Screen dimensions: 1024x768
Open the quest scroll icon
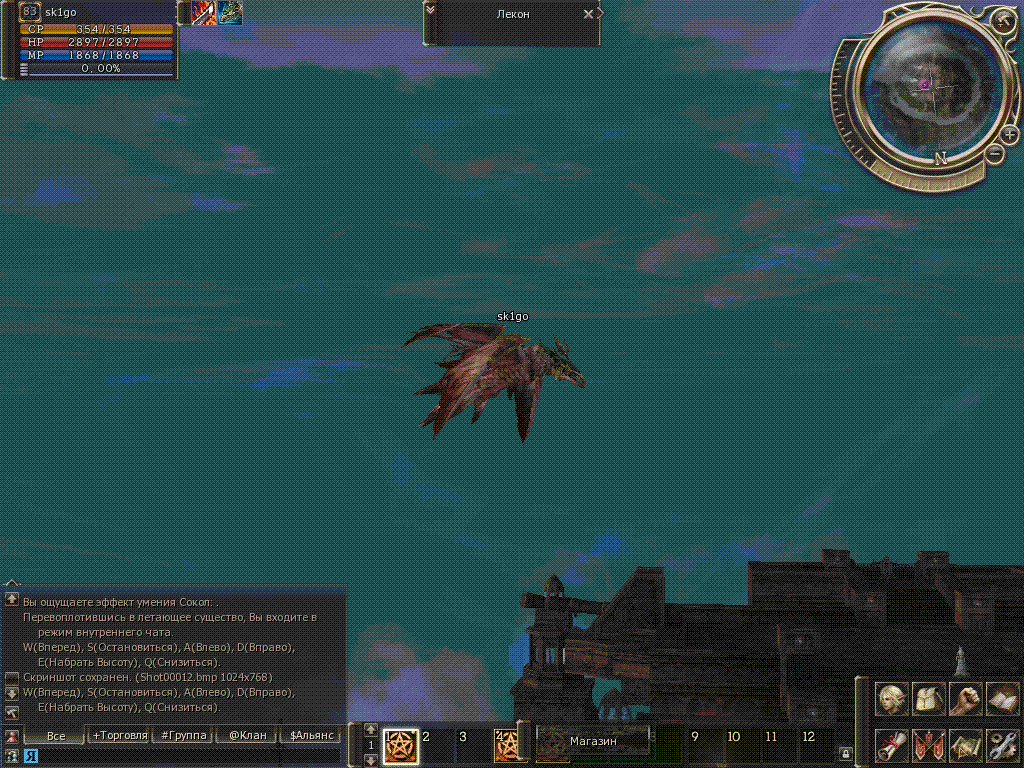pos(892,745)
